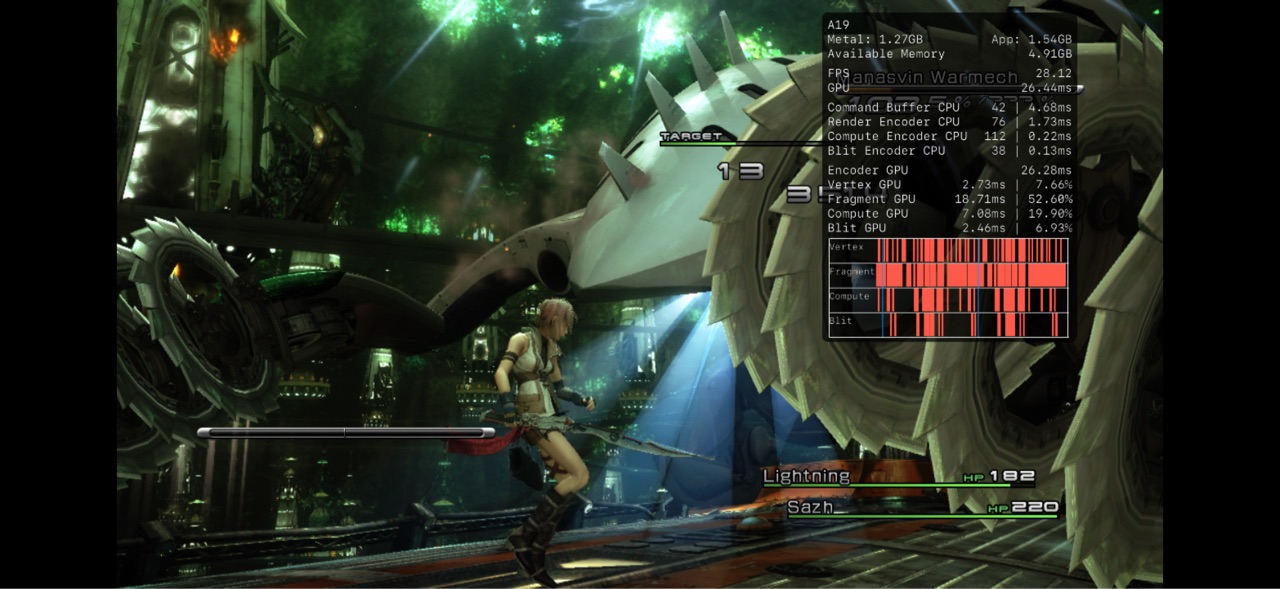The height and width of the screenshot is (589, 1280).
Task: Click the Metal performance overlay's GPU graph
Action: [x=947, y=287]
